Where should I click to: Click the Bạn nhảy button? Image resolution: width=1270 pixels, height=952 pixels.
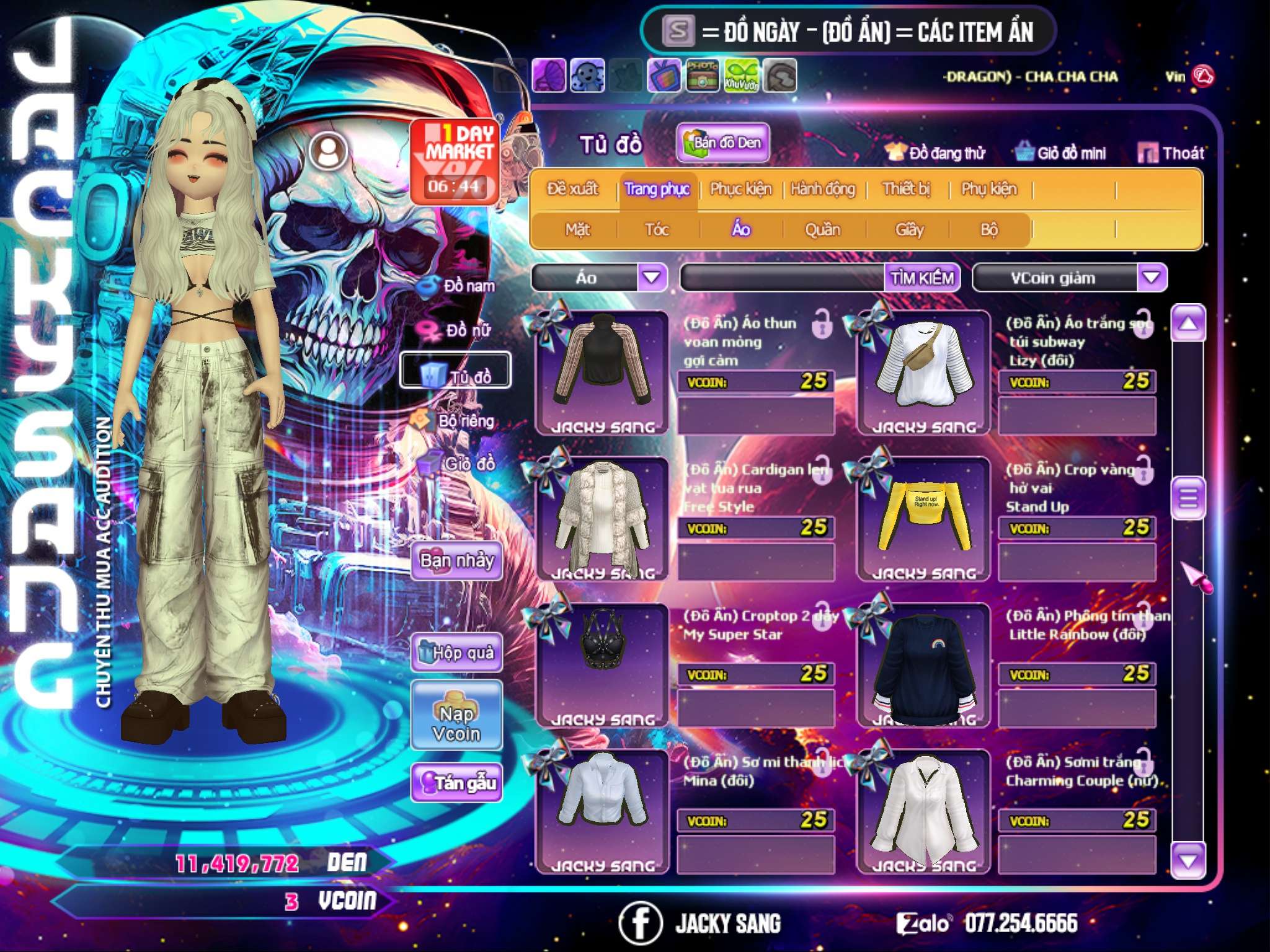click(456, 561)
